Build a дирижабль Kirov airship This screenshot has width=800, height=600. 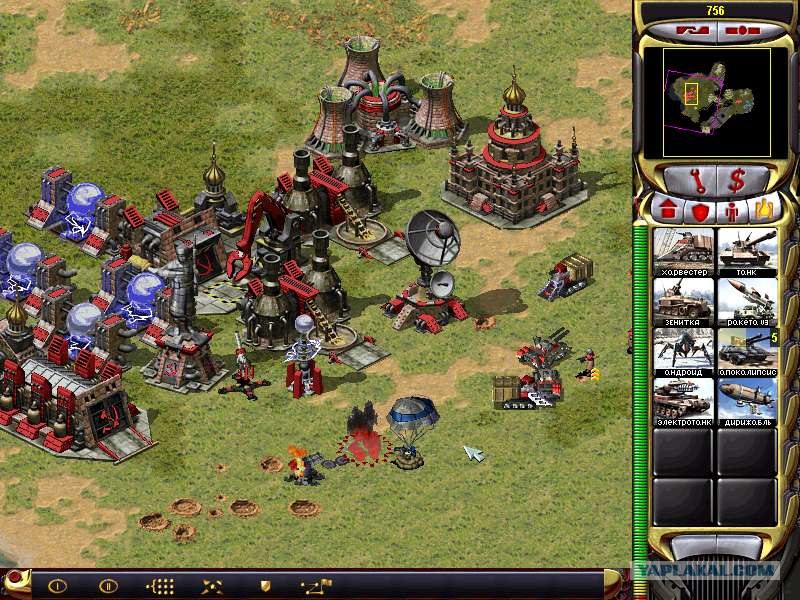point(746,400)
